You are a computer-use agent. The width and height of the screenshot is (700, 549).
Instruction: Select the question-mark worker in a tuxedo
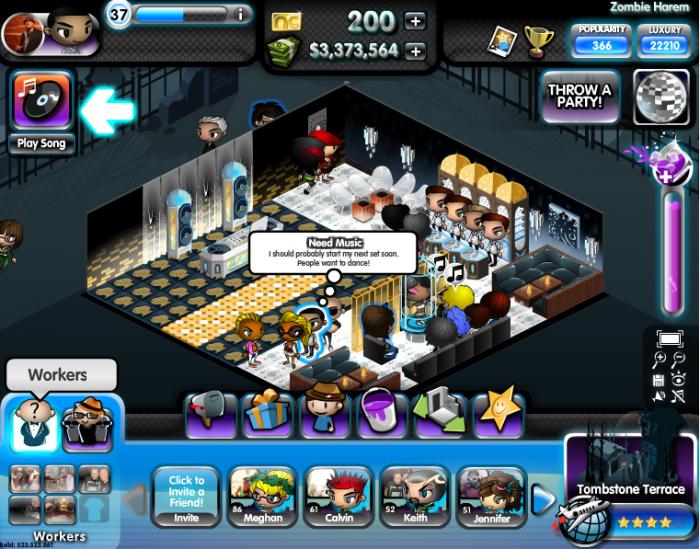pyautogui.click(x=33, y=423)
